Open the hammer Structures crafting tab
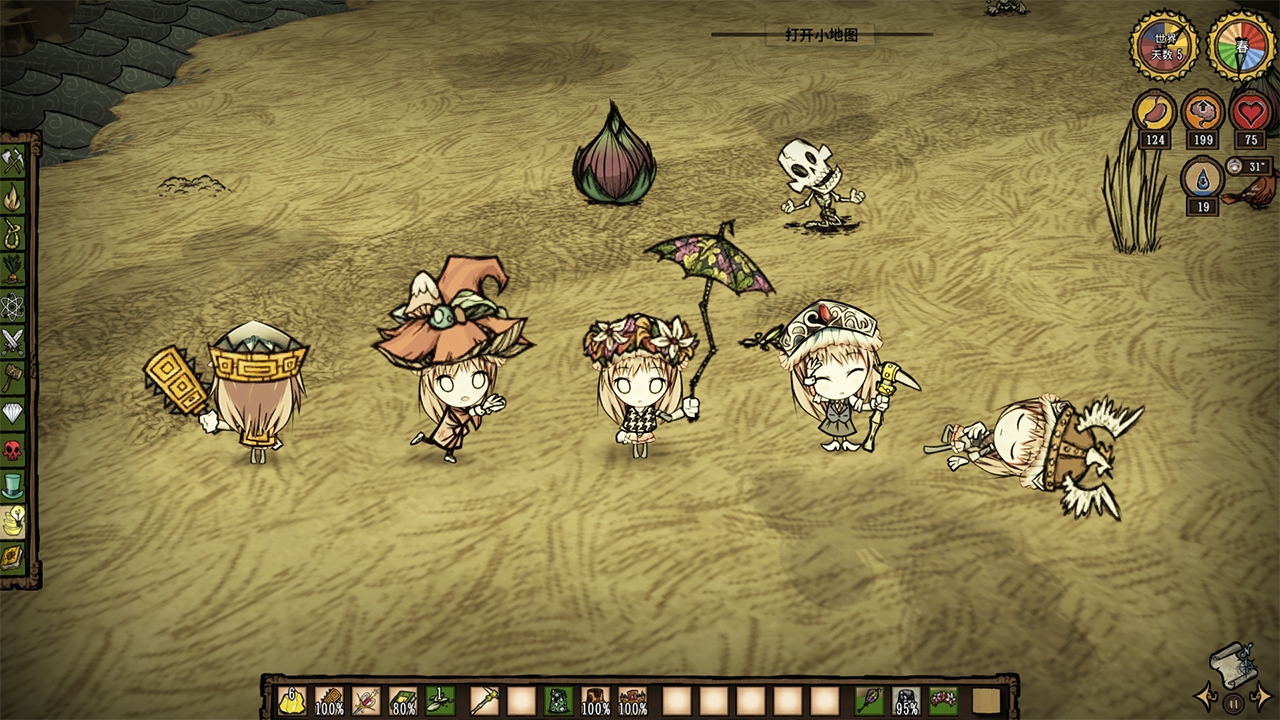1280x720 pixels. click(13, 377)
